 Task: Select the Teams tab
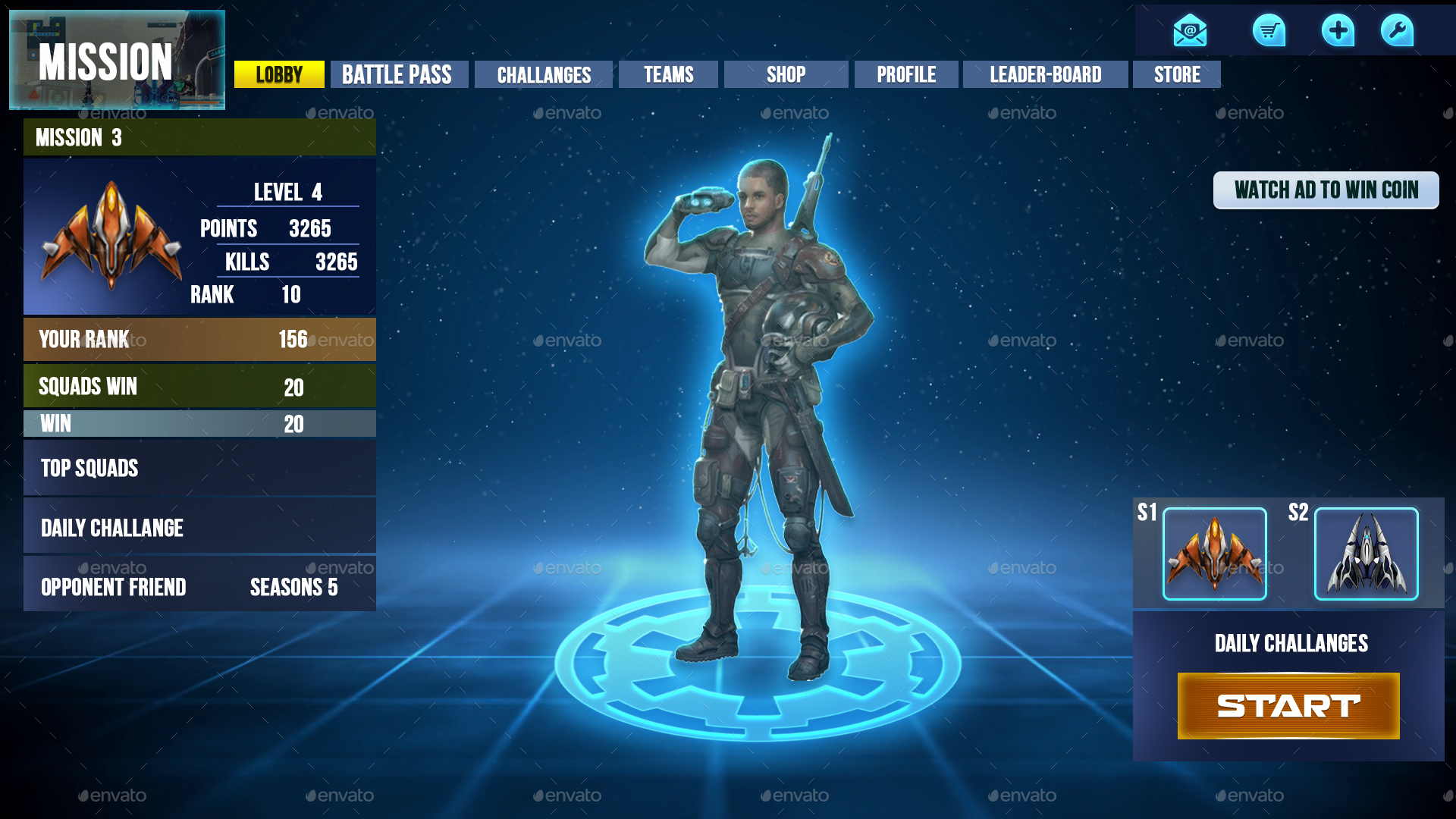(668, 74)
